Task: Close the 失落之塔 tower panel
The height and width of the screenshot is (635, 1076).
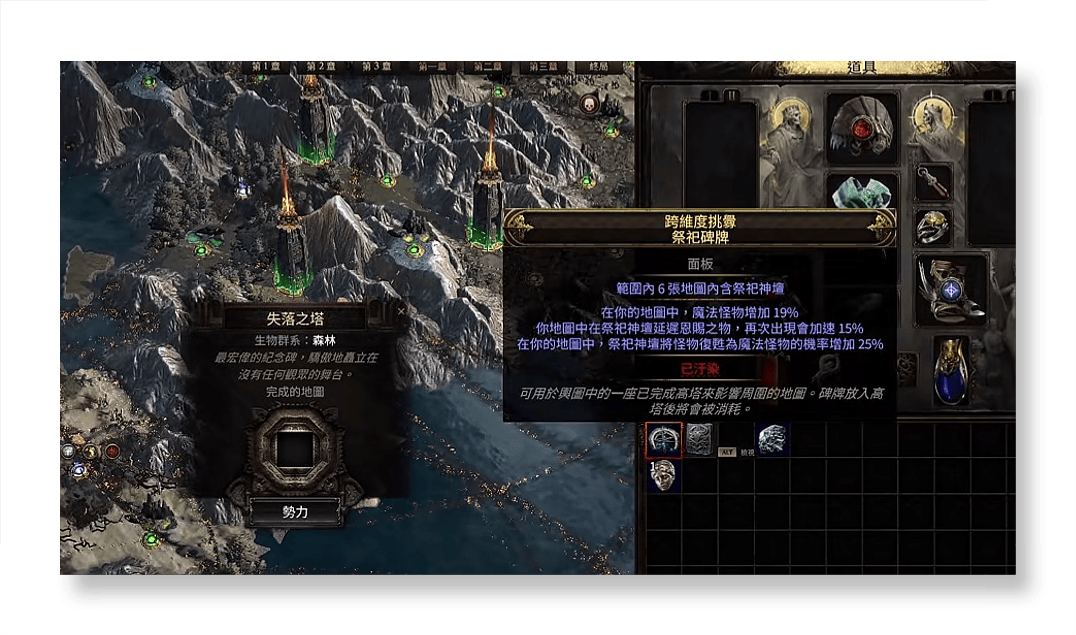Action: [x=402, y=311]
